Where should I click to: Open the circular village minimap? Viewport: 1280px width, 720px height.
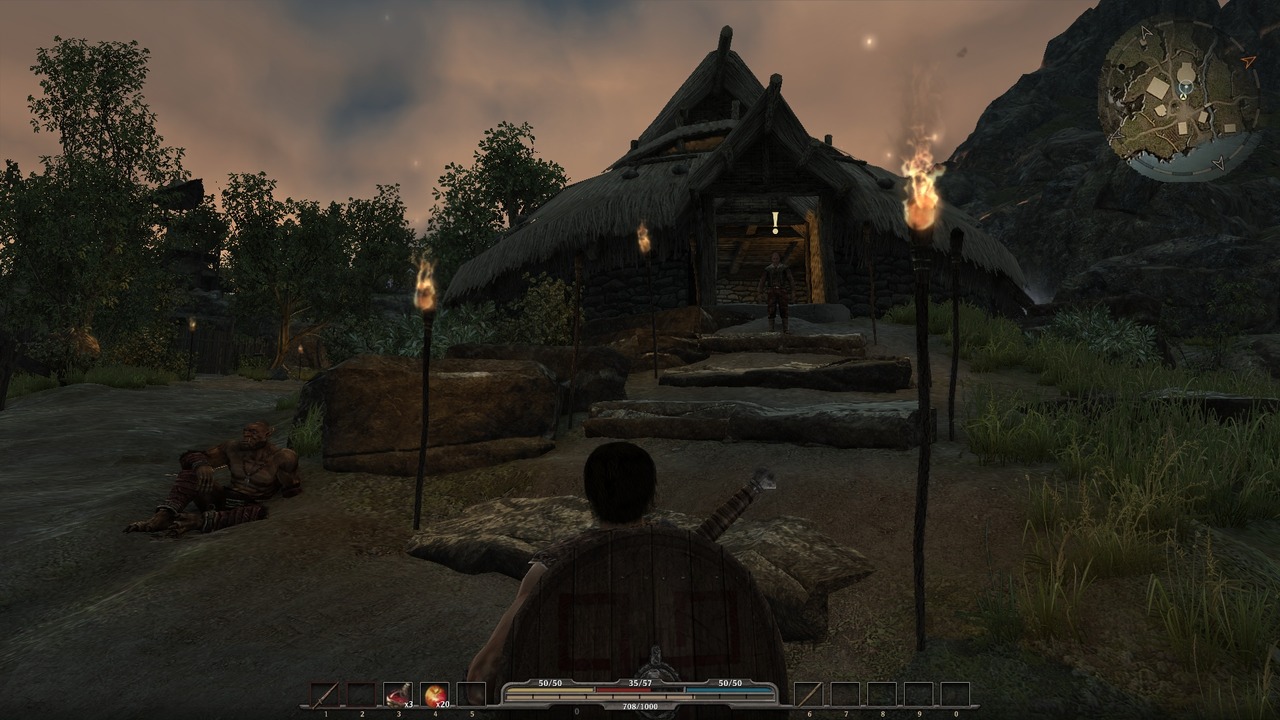1180,99
